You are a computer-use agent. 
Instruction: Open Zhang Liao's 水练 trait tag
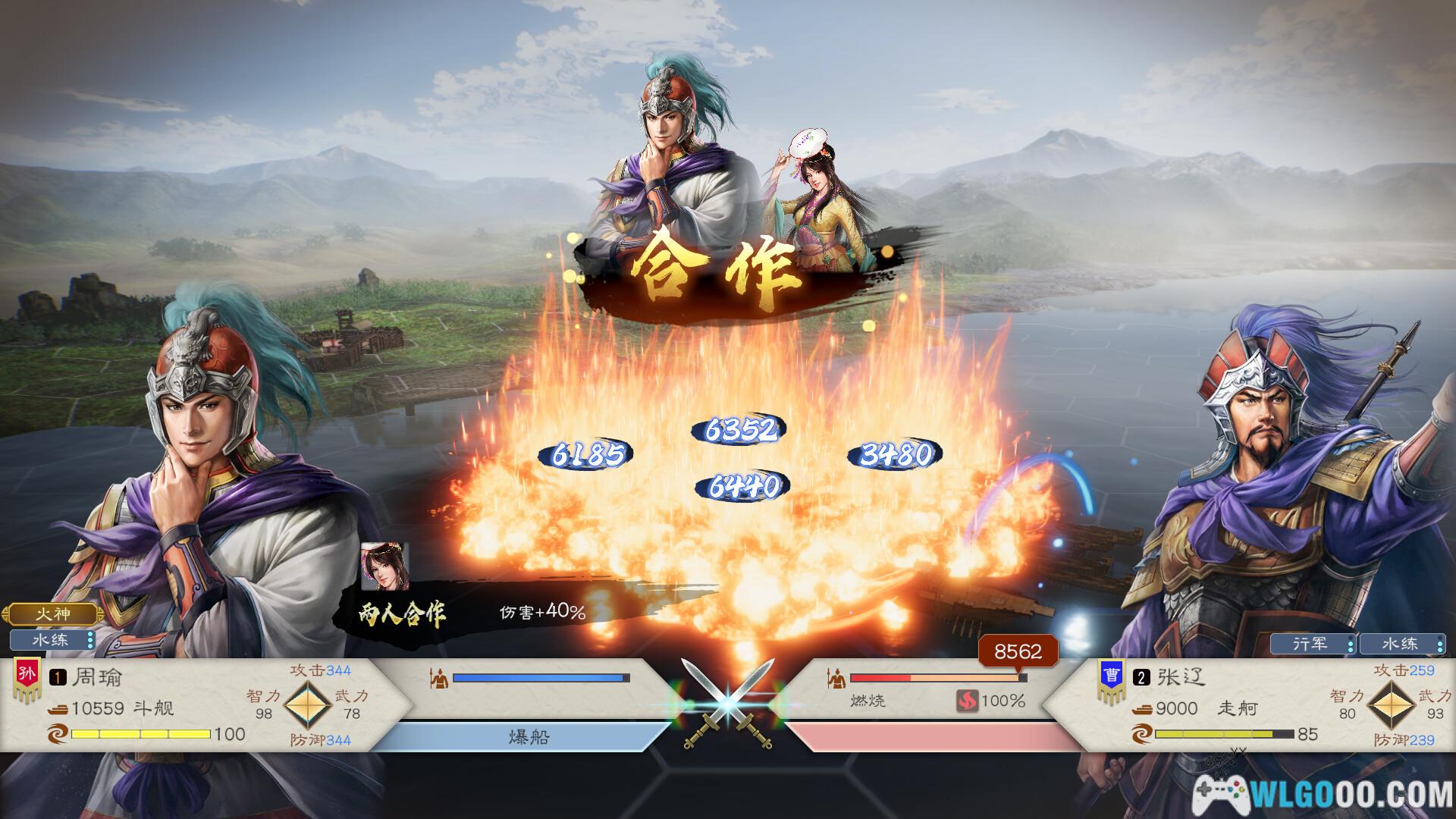[1401, 644]
